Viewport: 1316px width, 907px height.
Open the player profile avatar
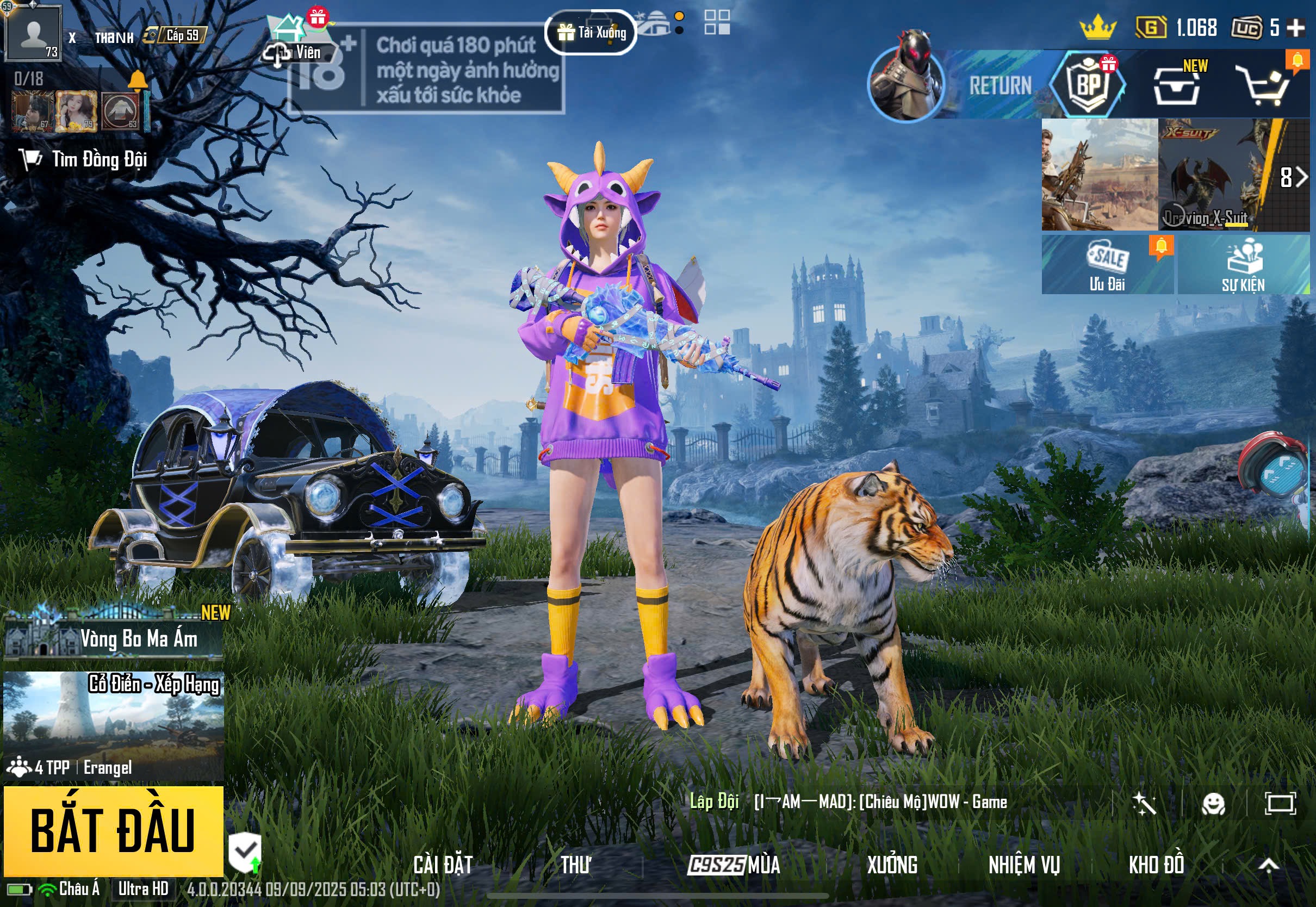click(x=33, y=33)
